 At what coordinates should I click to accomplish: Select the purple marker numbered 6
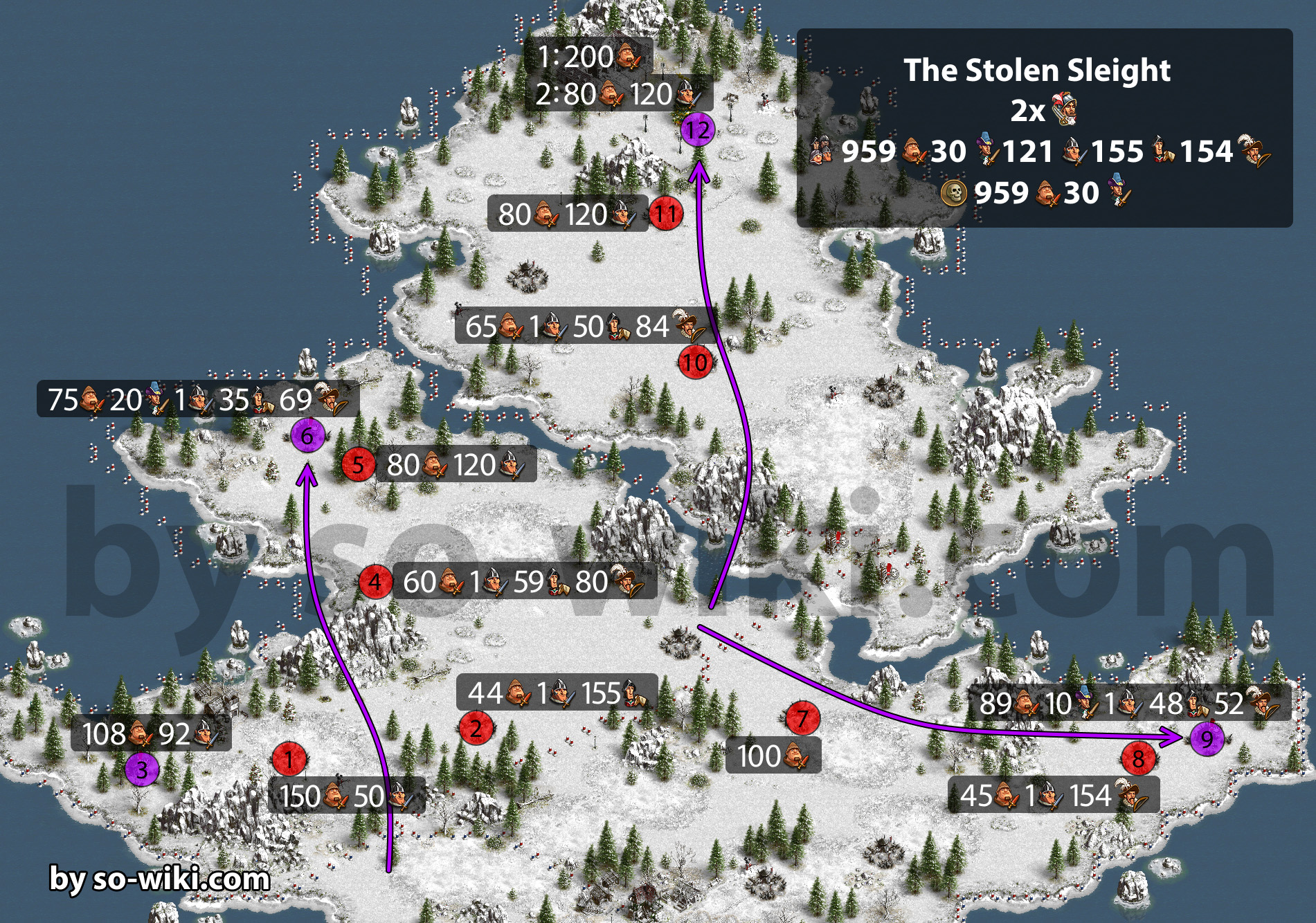[307, 436]
